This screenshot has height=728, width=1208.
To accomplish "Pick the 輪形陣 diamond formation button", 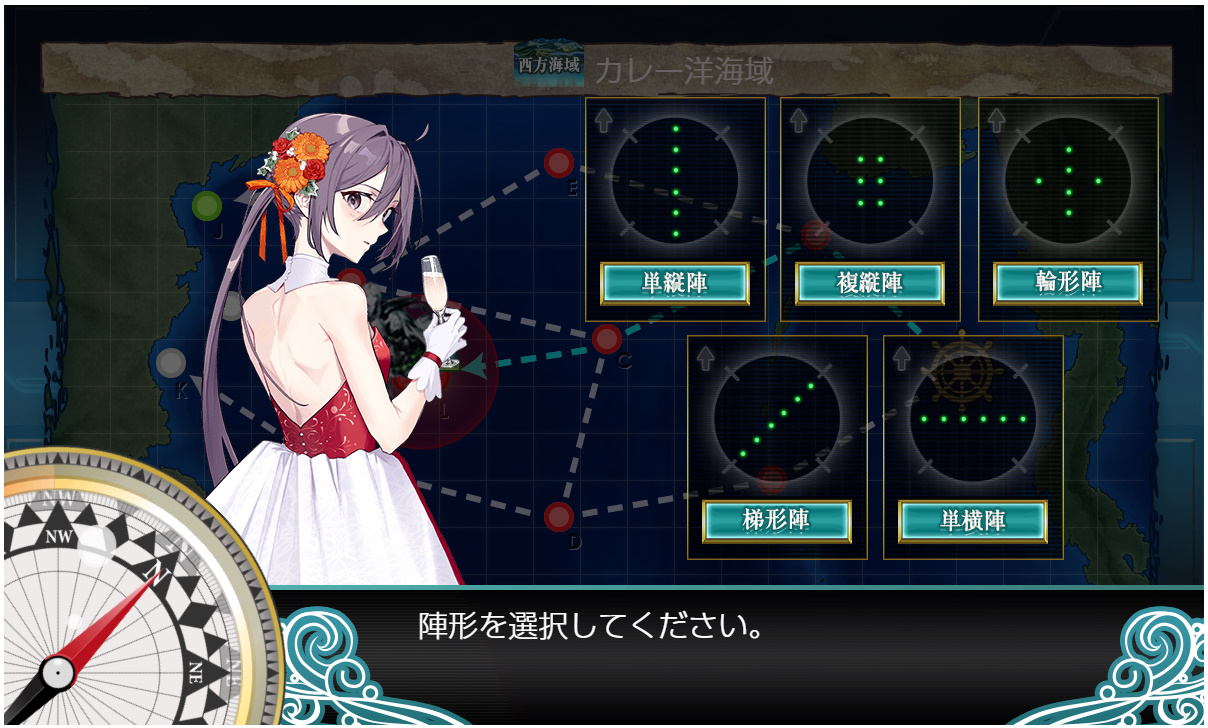I will 1067,284.
